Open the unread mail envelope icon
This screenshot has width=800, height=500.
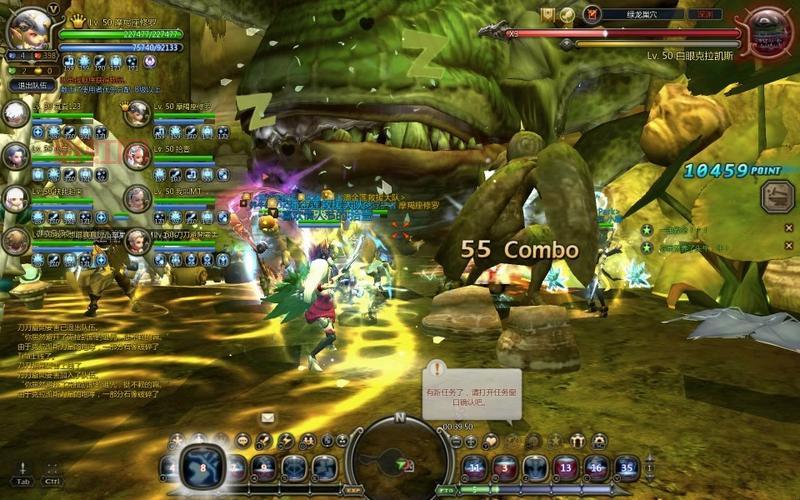pyautogui.click(x=268, y=417)
